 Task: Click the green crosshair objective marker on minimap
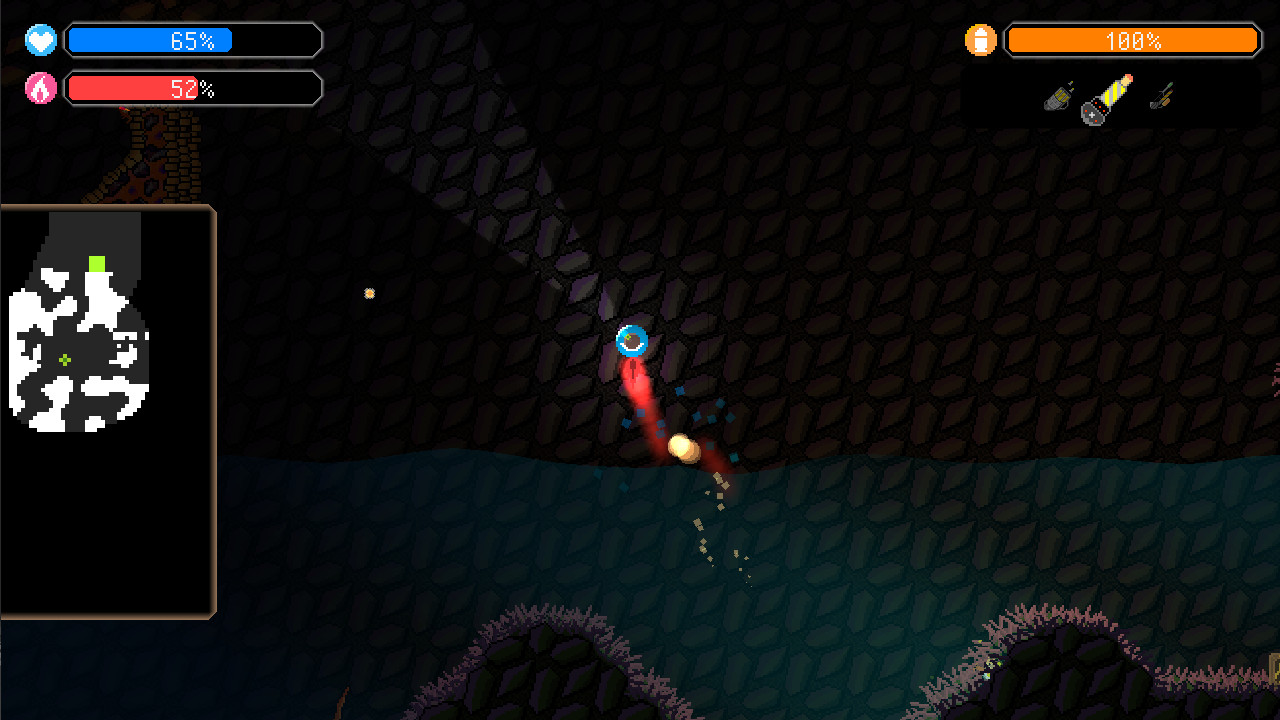click(x=64, y=358)
